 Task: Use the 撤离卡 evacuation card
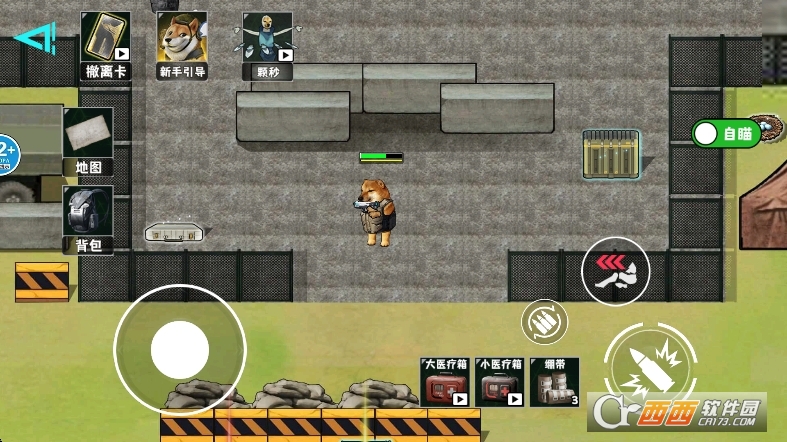[105, 45]
